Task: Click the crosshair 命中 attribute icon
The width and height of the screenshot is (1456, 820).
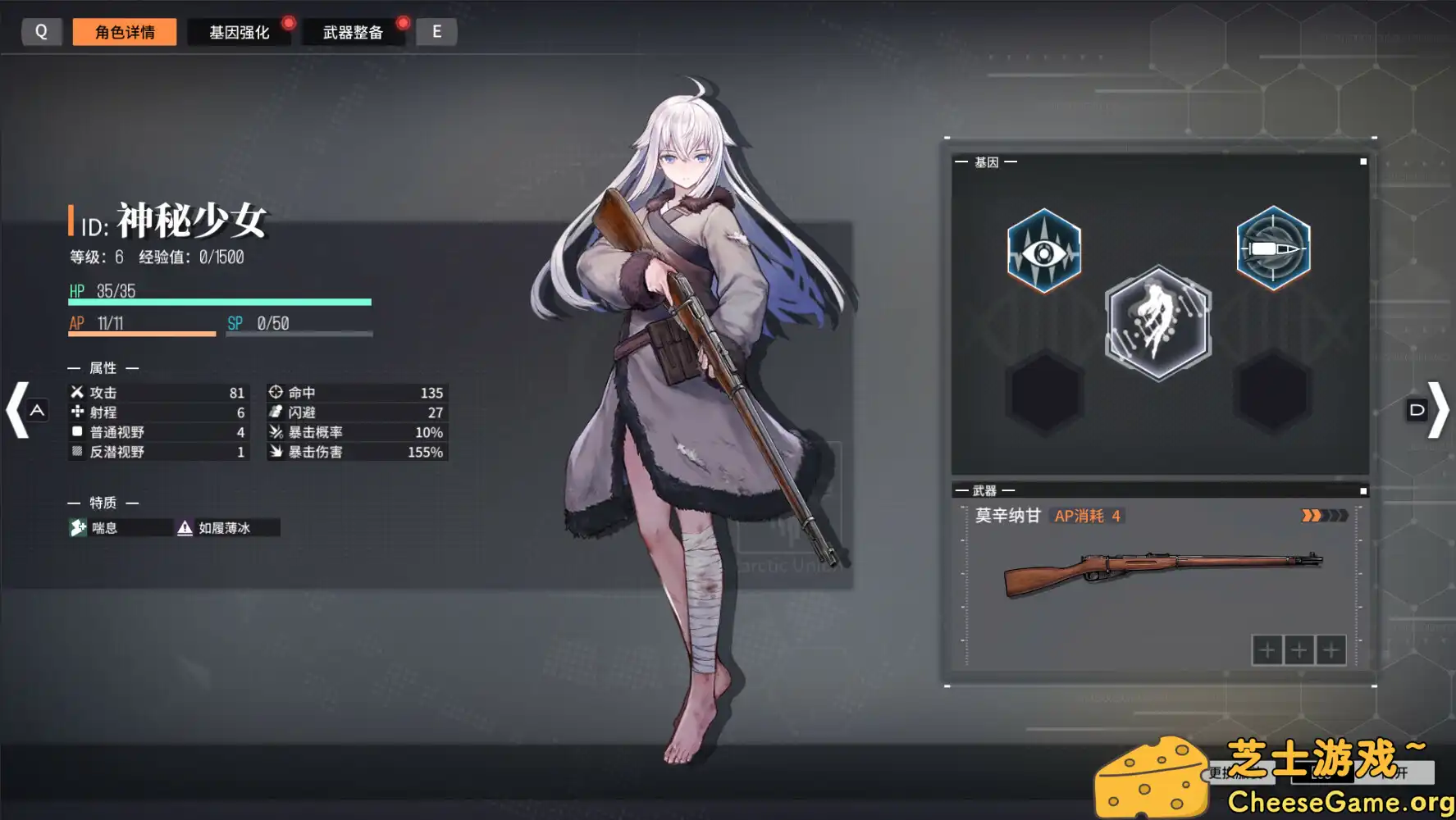Action: pos(276,392)
